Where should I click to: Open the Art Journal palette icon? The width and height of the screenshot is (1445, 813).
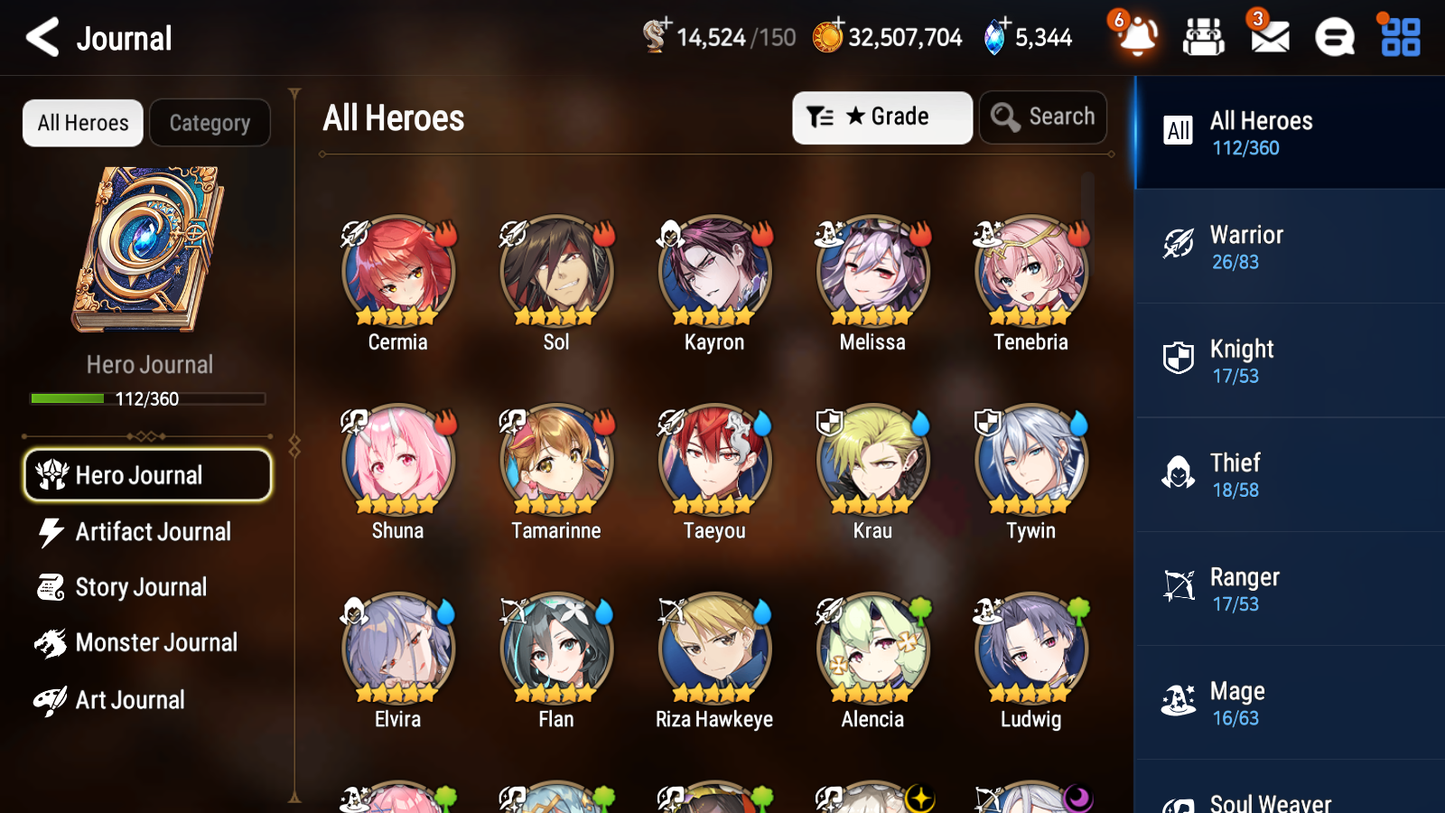click(48, 699)
